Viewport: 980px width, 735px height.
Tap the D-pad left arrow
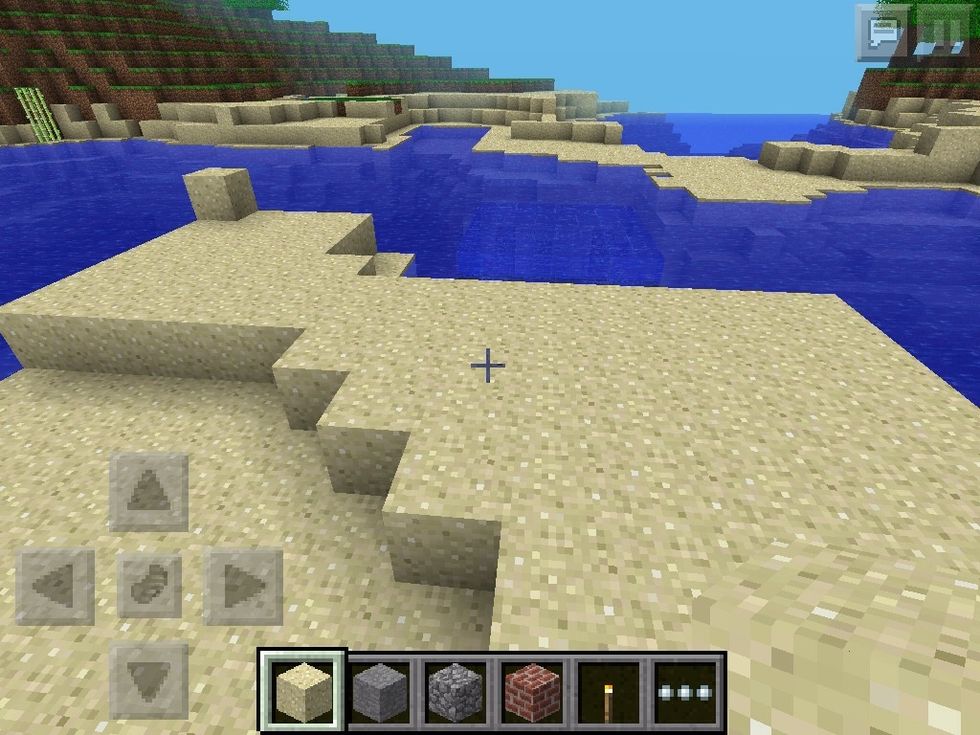(56, 587)
